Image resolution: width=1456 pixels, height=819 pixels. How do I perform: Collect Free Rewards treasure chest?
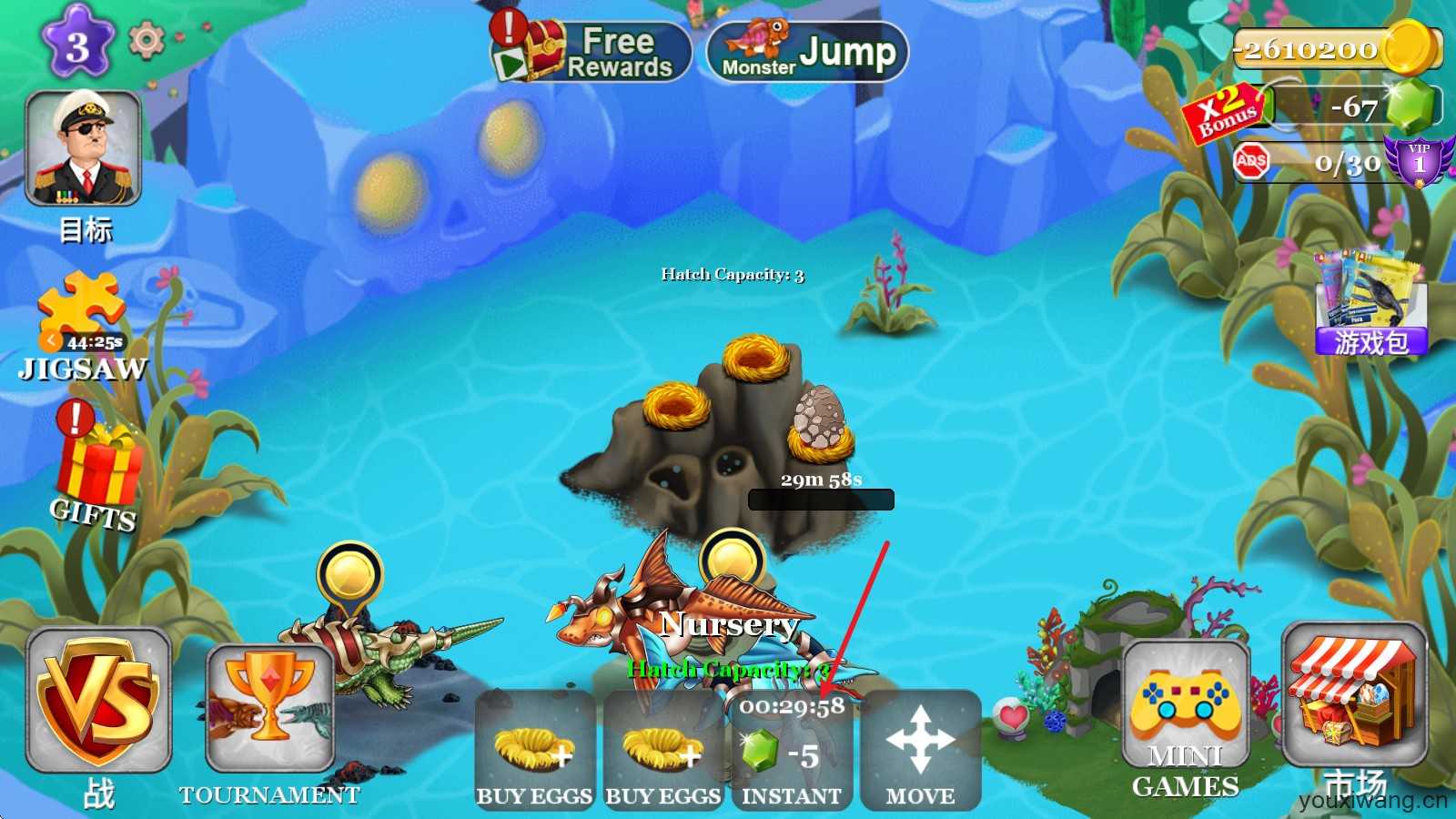[x=591, y=52]
